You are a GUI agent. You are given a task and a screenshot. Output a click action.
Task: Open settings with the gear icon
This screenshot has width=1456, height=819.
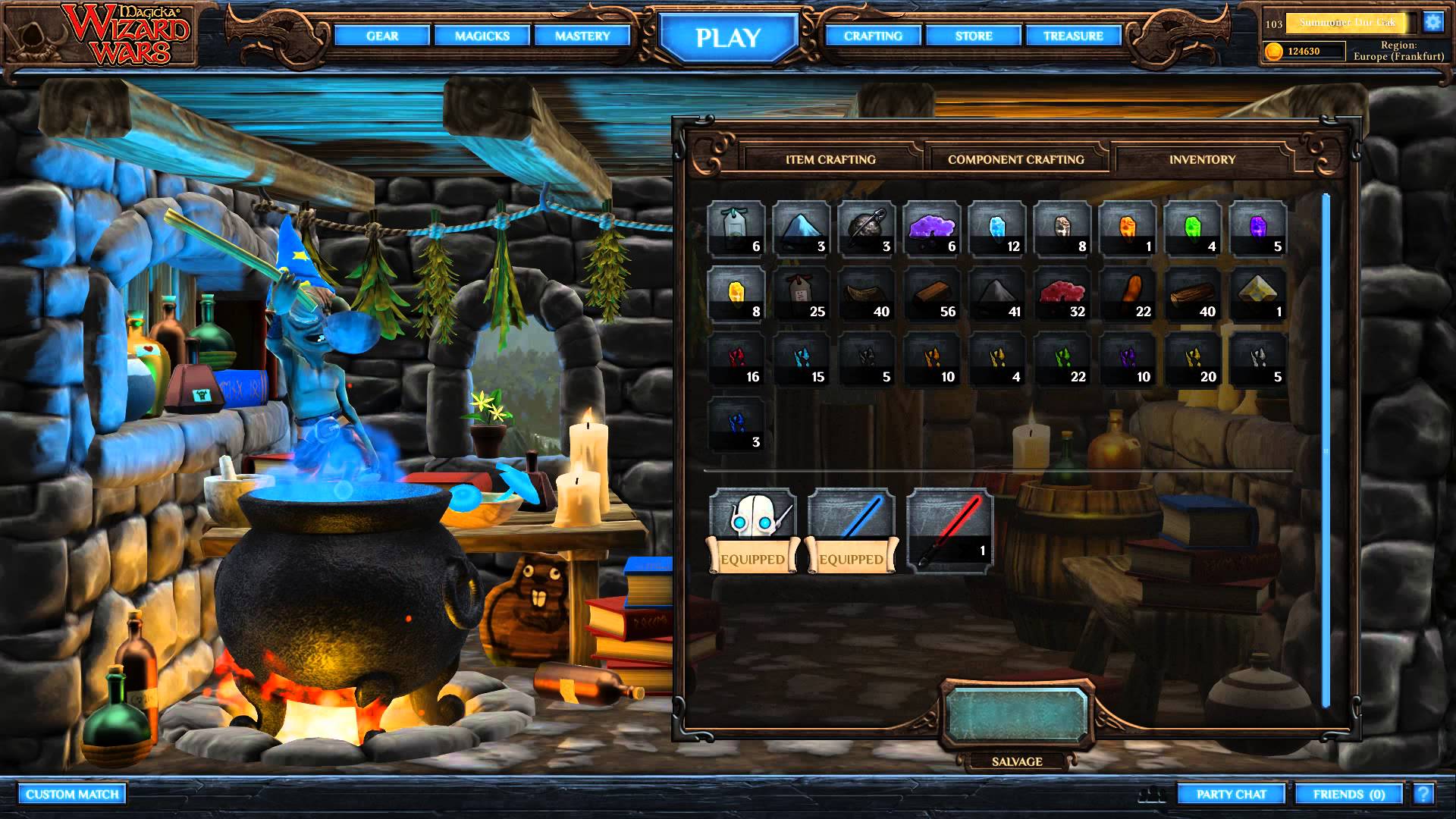pos(1432,22)
